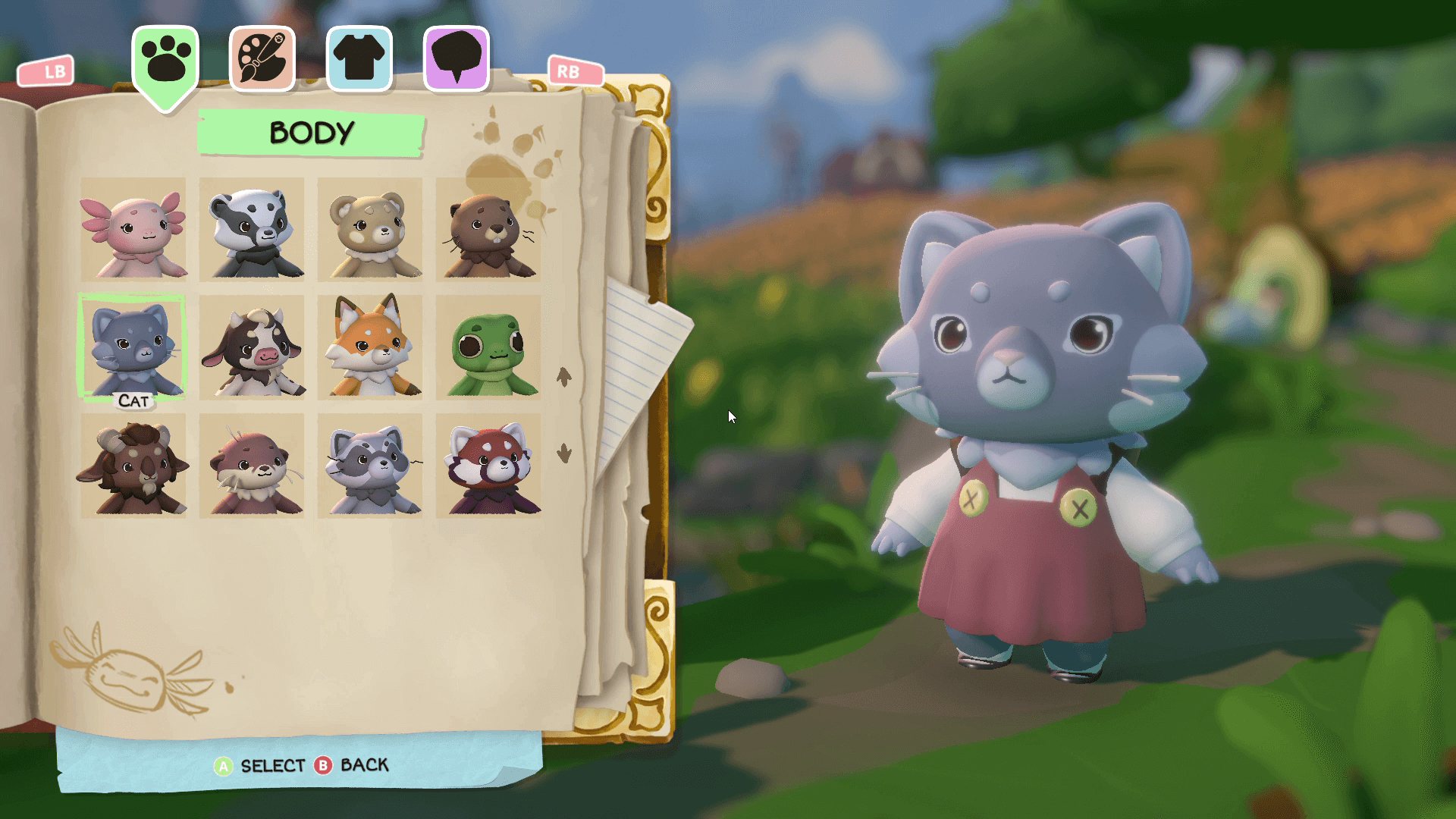Image resolution: width=1456 pixels, height=819 pixels.
Task: Select the badger body option
Action: pos(252,230)
